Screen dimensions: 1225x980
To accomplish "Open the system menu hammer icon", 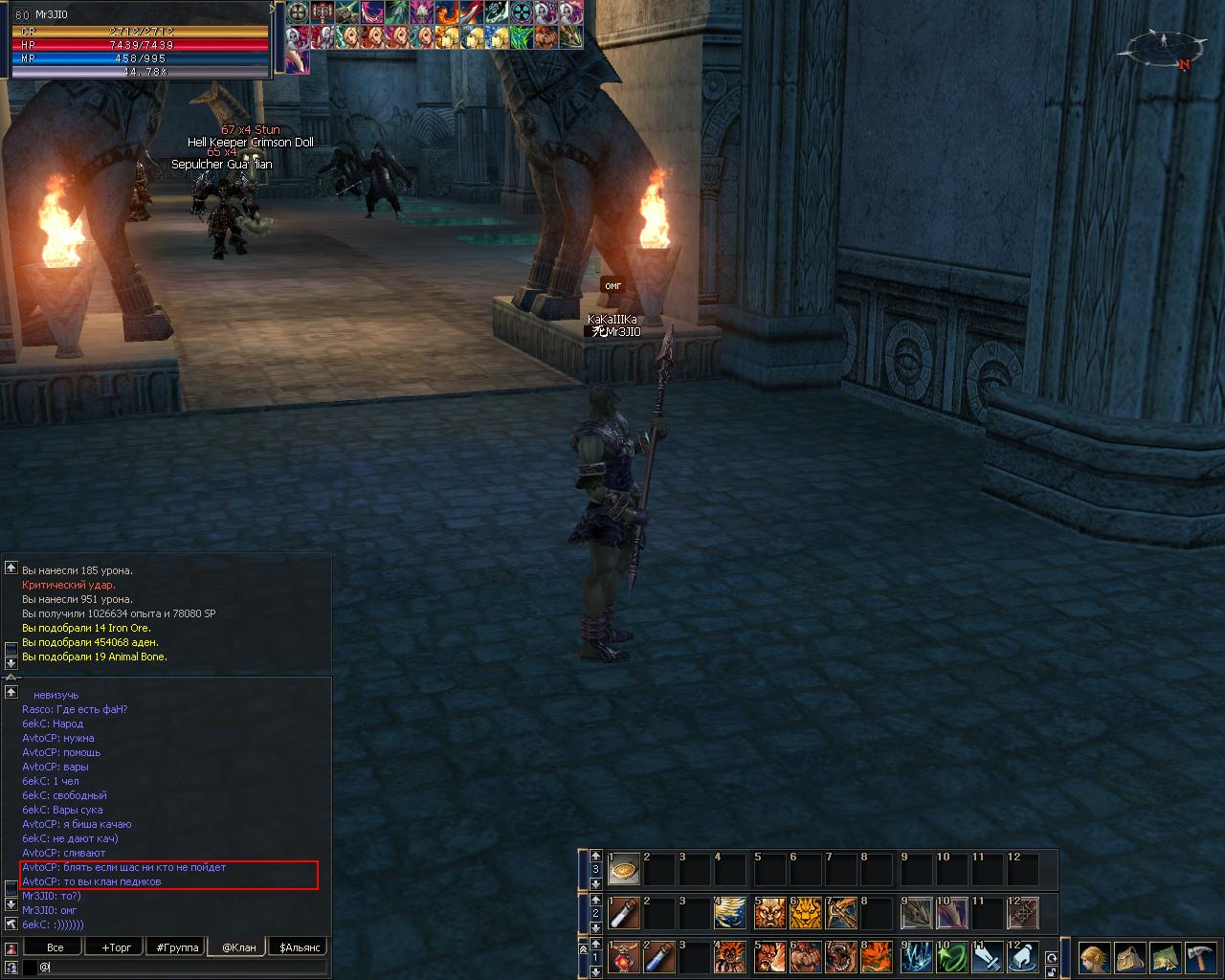I will 1200,958.
